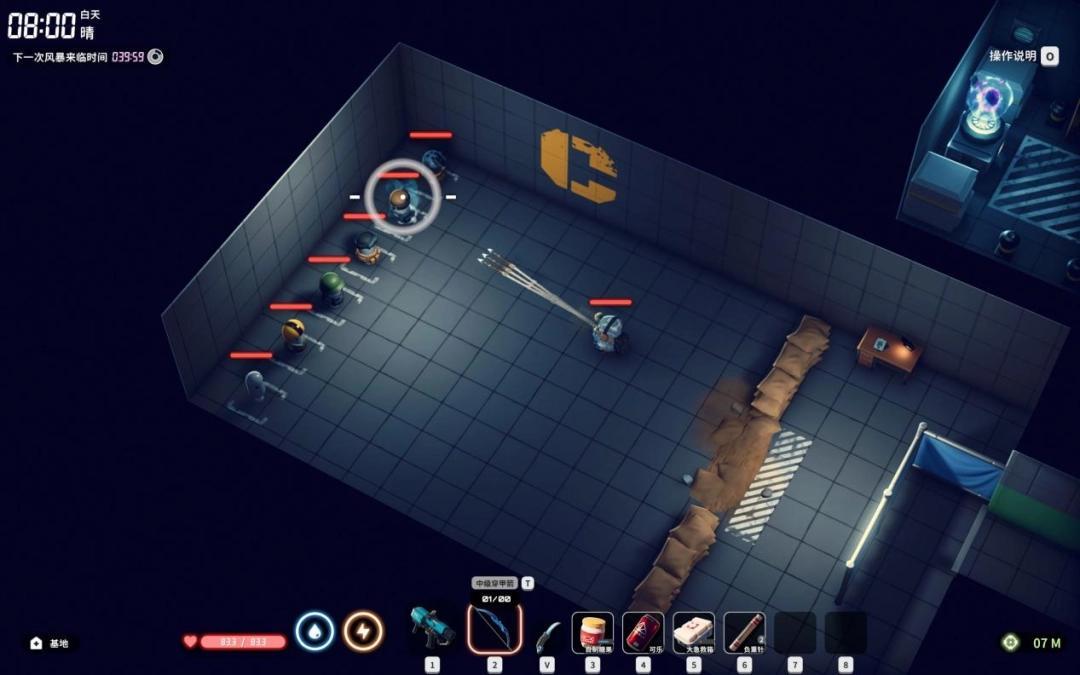Use the large first aid kit
Screen dimensions: 1080x675
click(x=694, y=632)
